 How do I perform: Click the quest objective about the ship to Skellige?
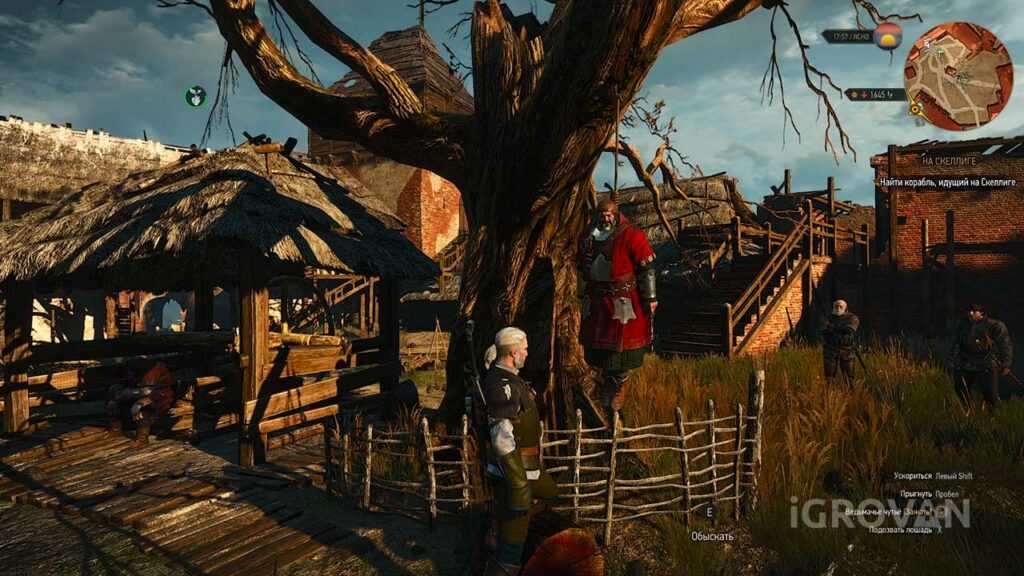coord(948,182)
